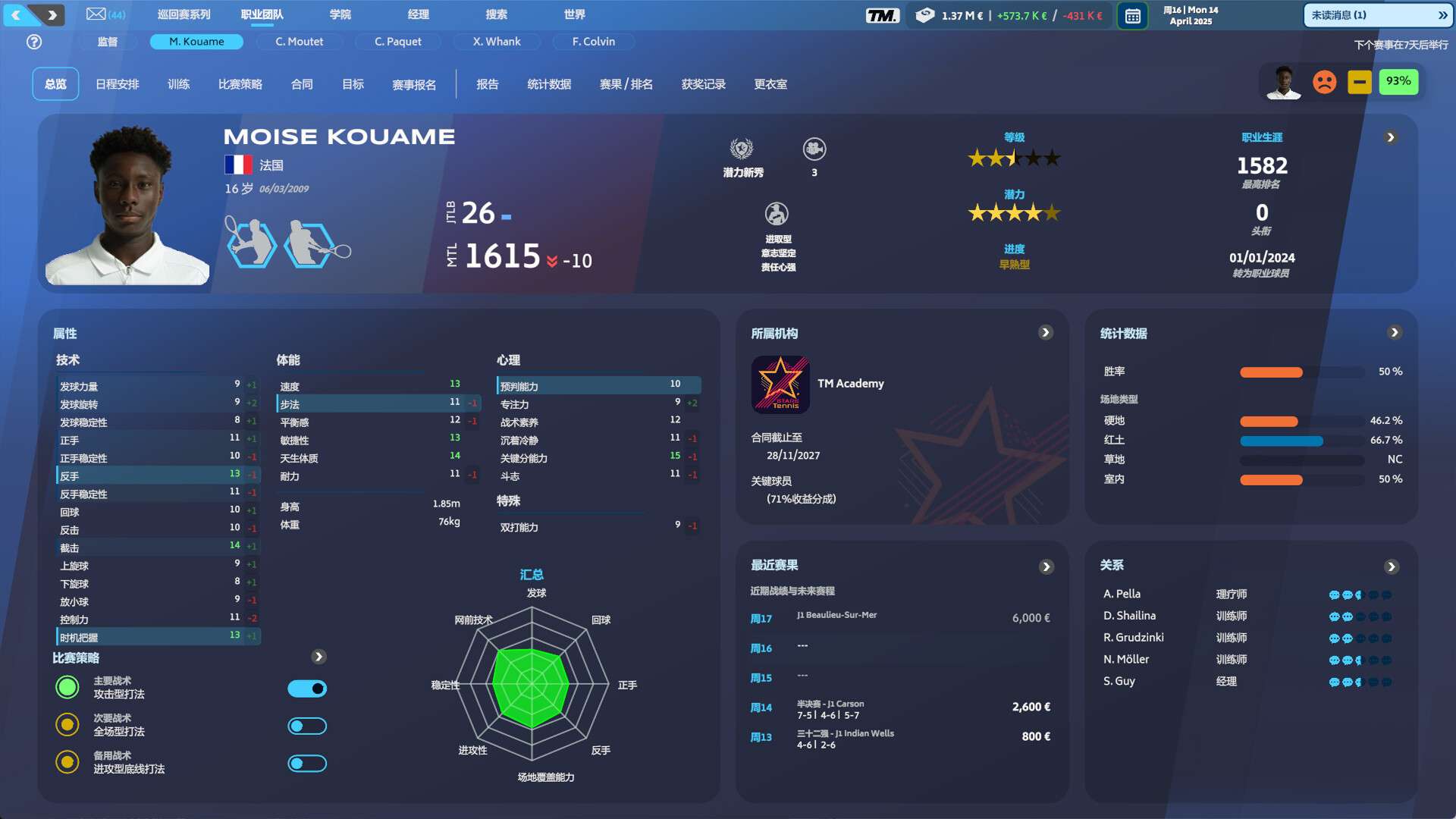Screen dimensions: 1456x819
Task: Open the 统计数据 tab
Action: pos(549,84)
